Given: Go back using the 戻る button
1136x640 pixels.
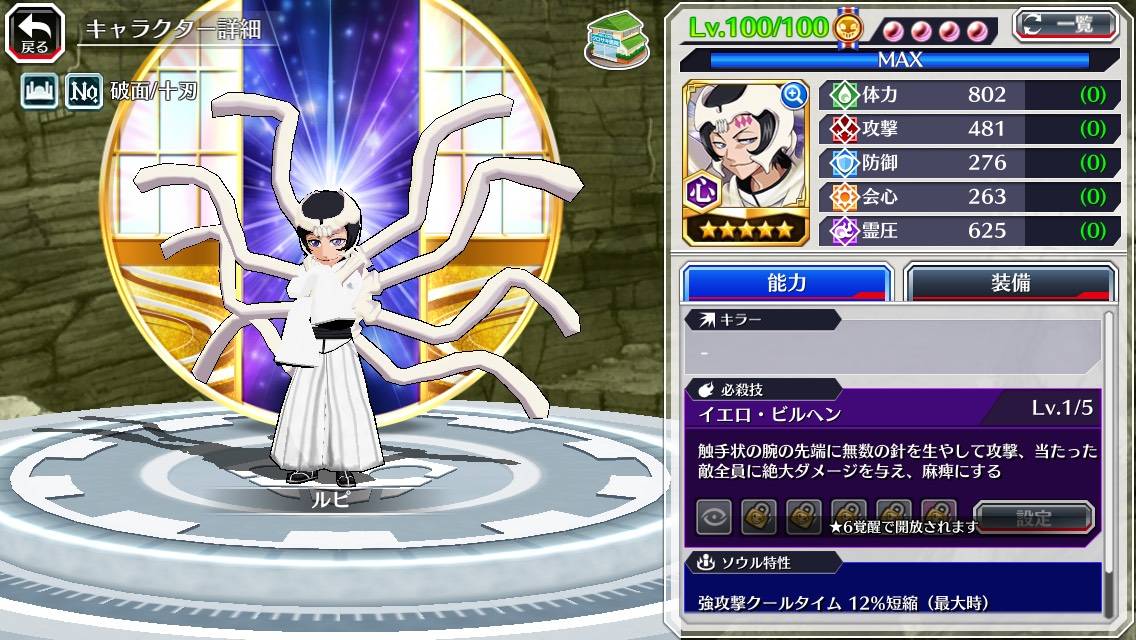Looking at the screenshot, I should pyautogui.click(x=34, y=32).
